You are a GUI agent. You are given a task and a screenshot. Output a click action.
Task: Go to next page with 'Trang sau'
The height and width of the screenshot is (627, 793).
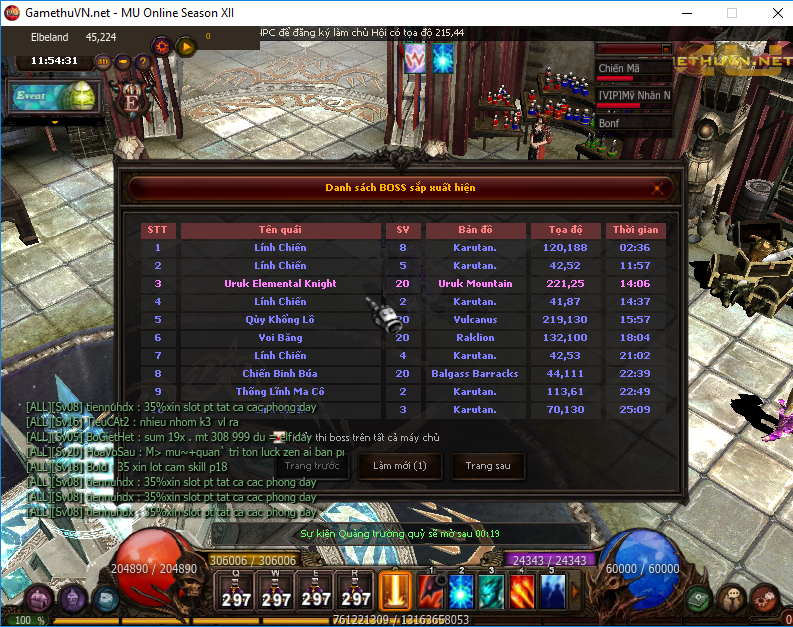pos(488,466)
